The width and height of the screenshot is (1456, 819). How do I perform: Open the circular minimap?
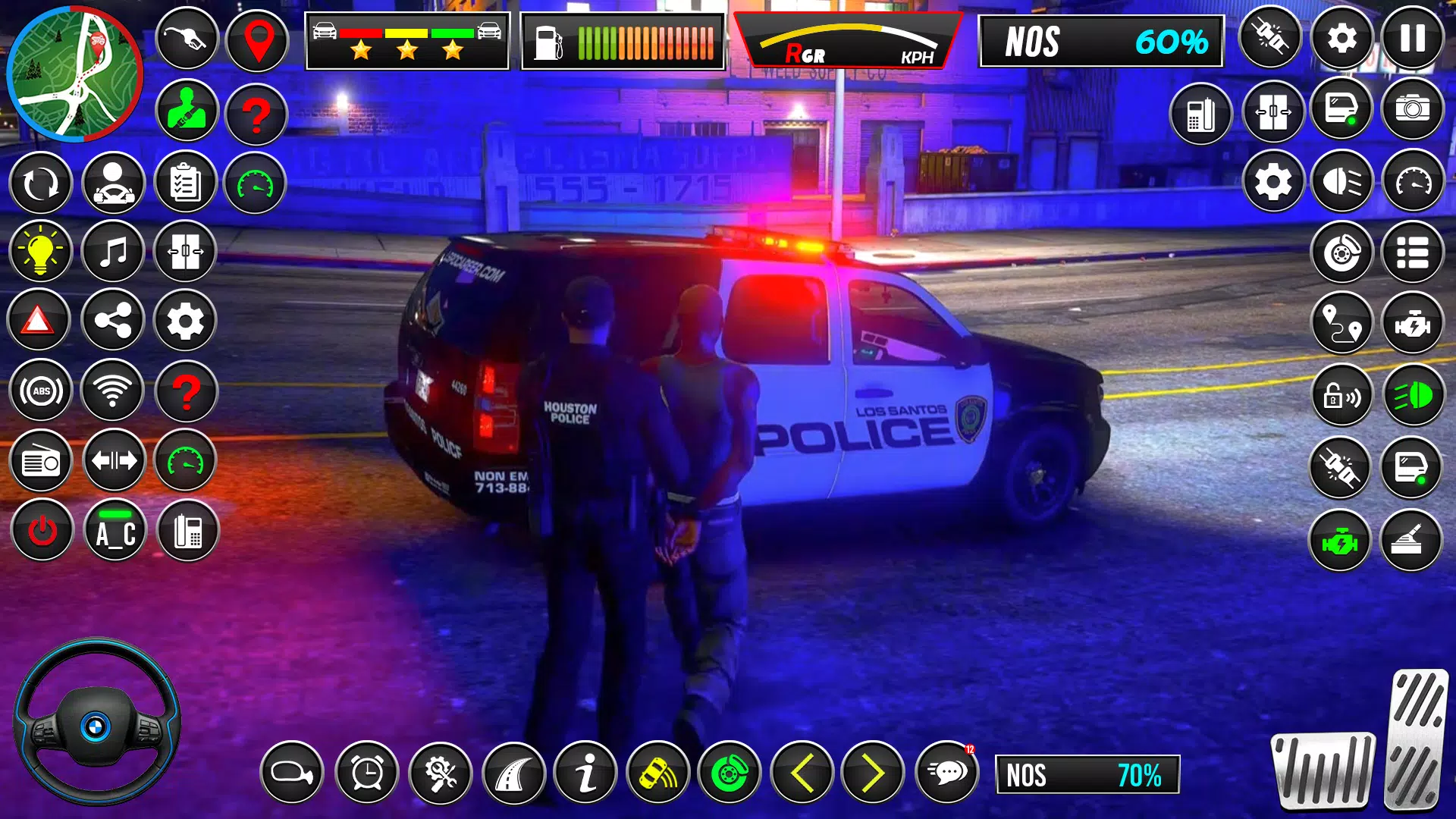[74, 74]
